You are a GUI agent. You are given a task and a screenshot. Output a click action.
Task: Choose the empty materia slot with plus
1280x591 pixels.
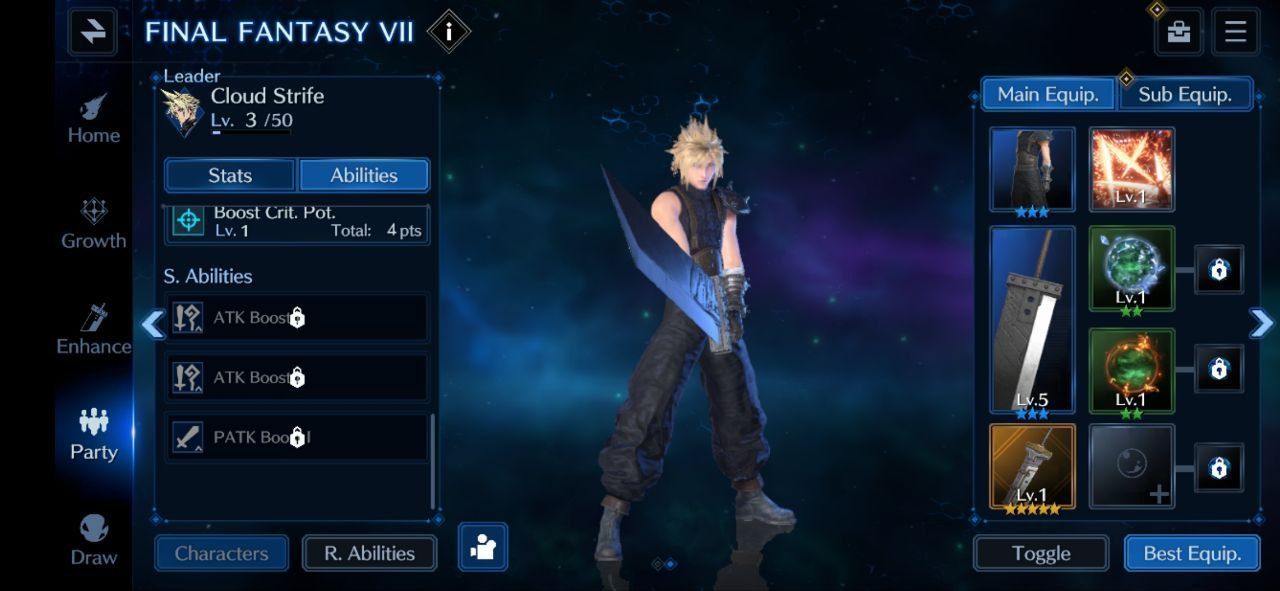click(x=1131, y=466)
